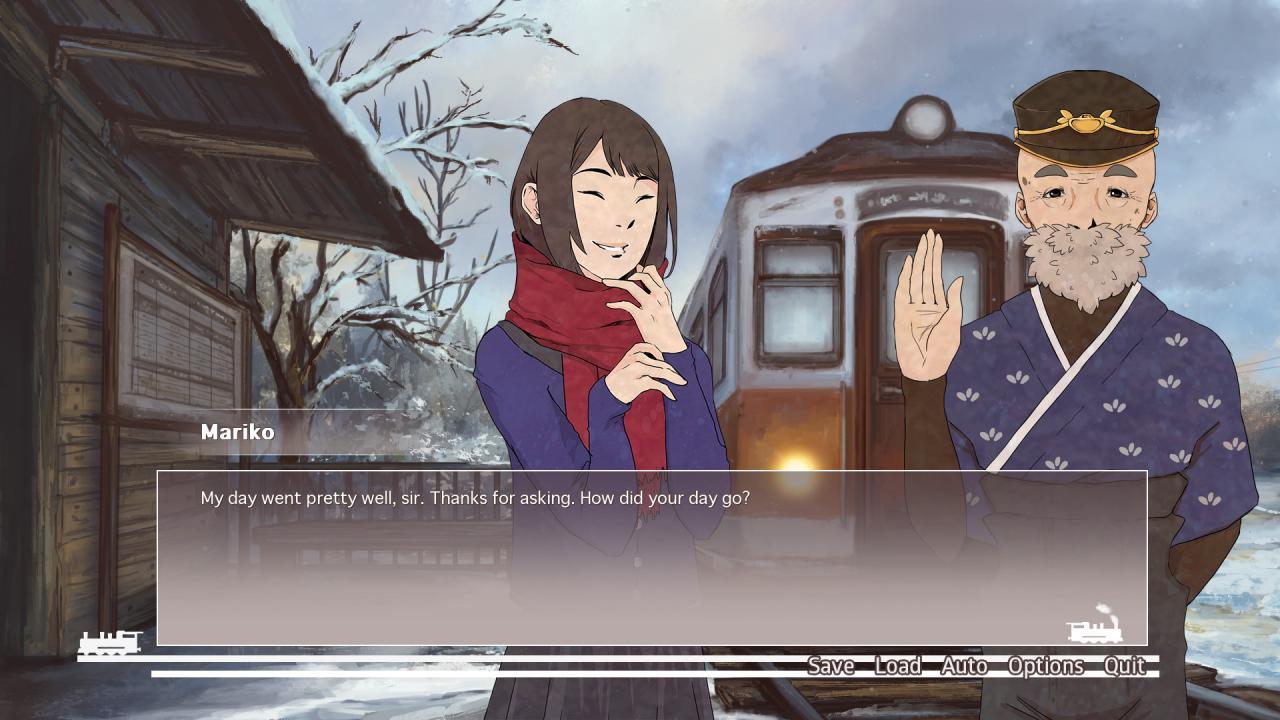Click Mariko's red scarf

(x=560, y=330)
